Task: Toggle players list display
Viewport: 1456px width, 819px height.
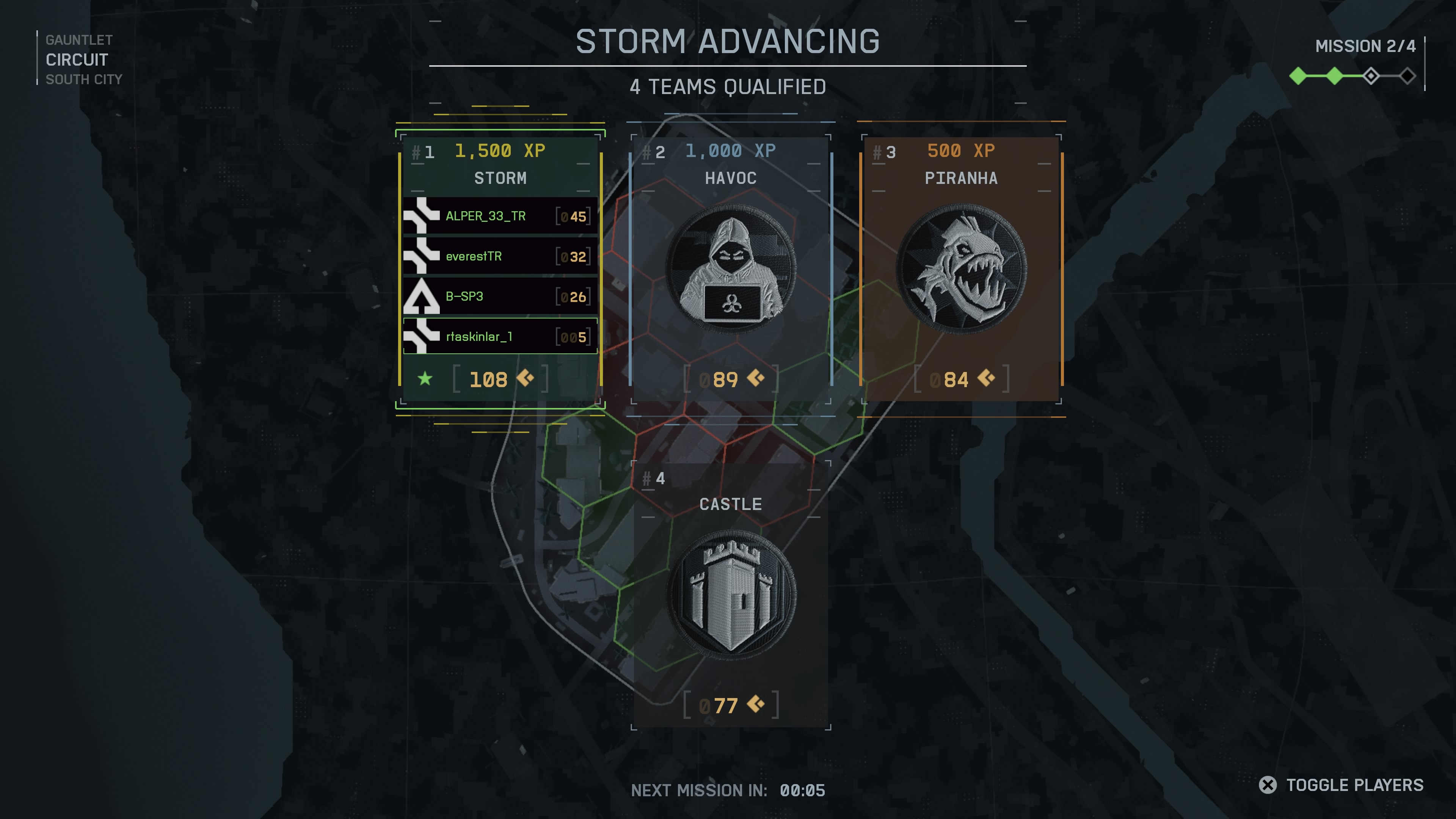Action: point(1341,785)
